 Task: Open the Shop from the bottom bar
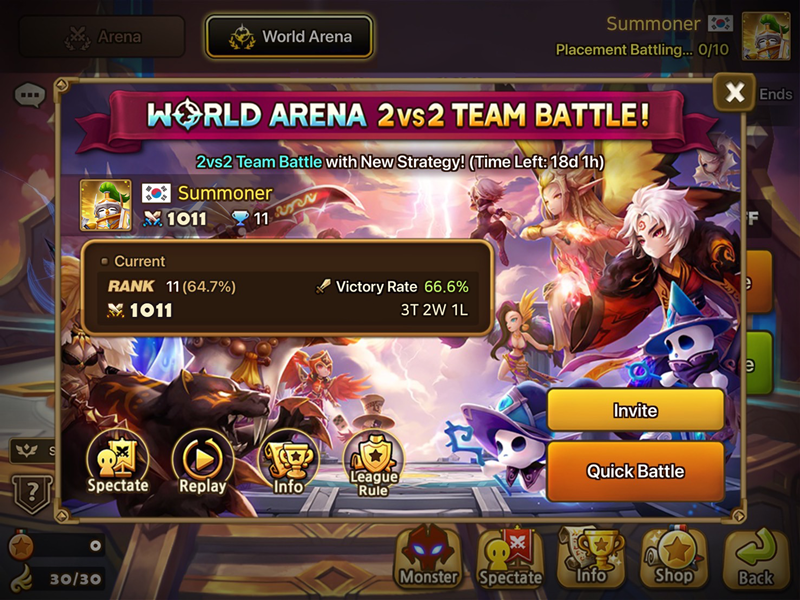click(674, 556)
